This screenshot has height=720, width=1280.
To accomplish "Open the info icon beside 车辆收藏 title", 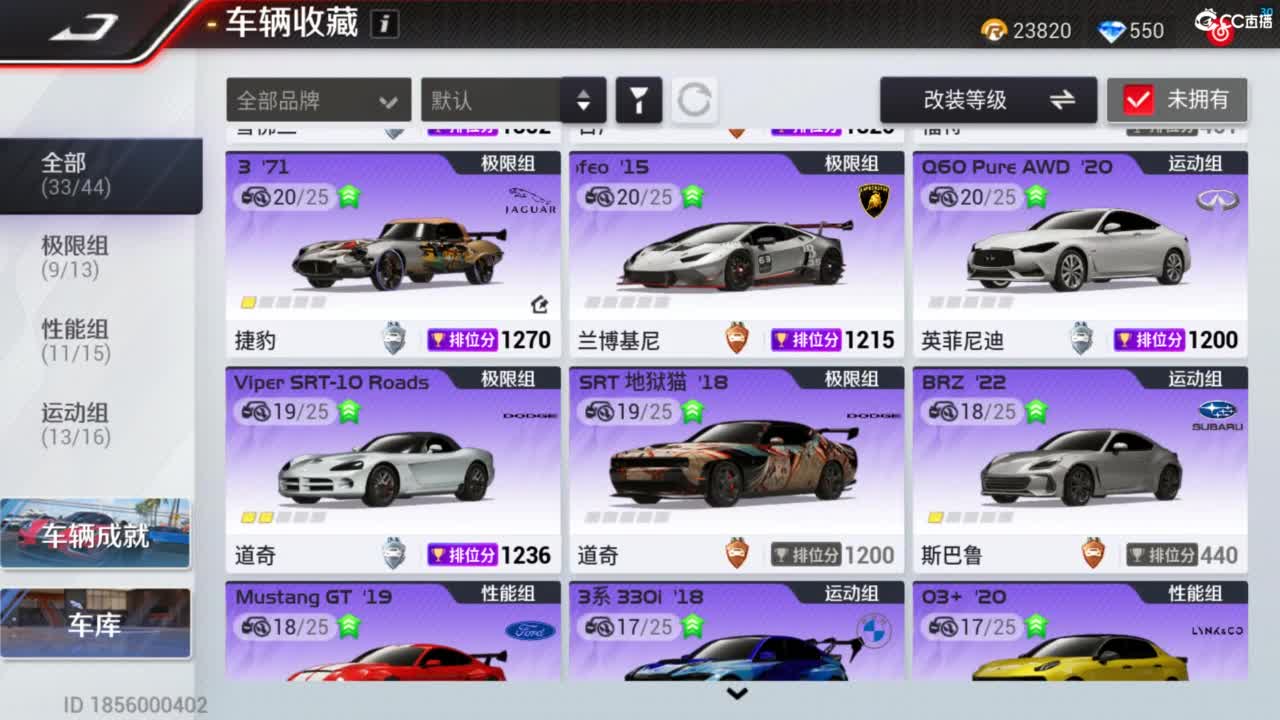I will [383, 24].
